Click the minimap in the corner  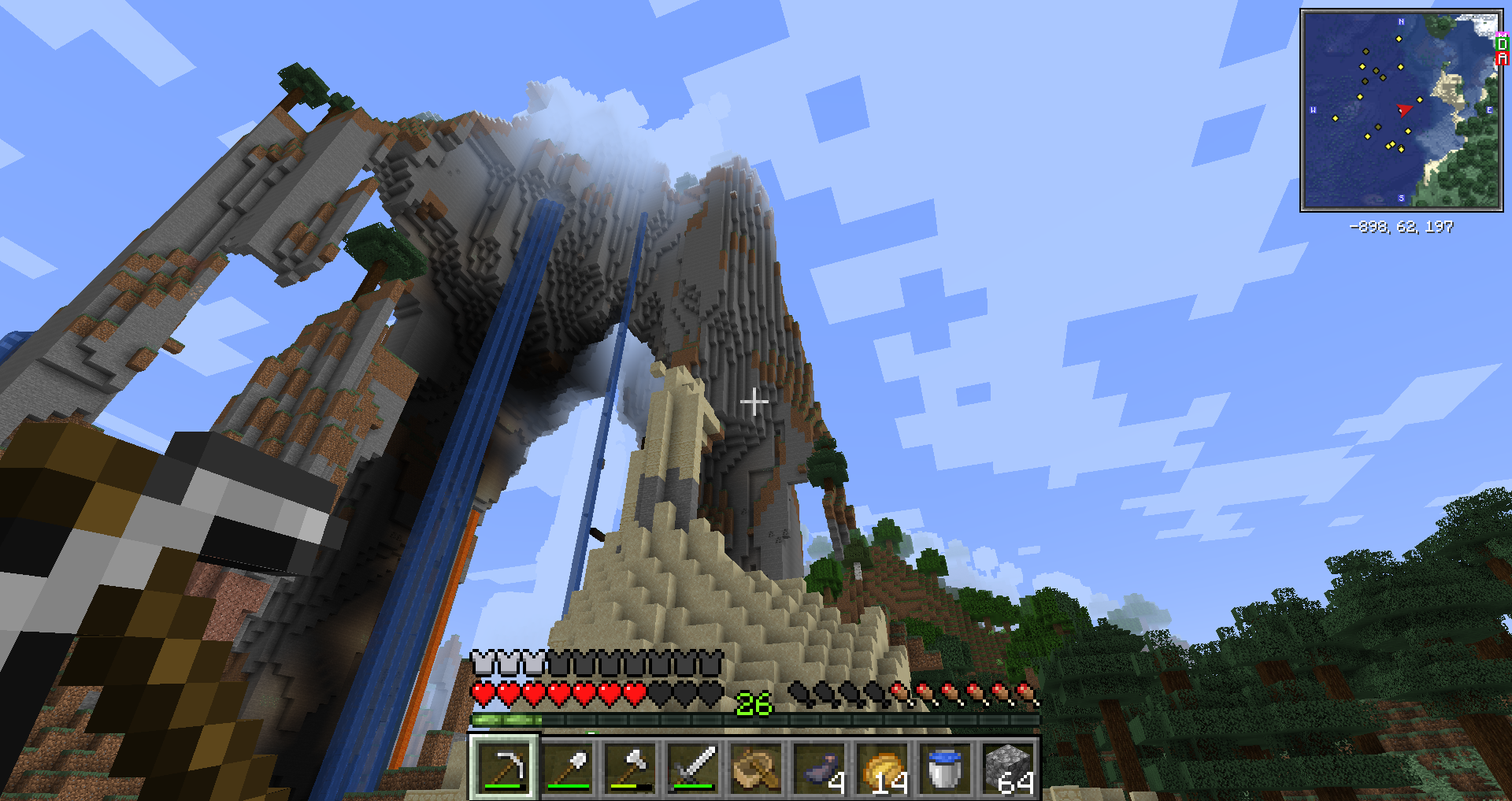tap(1400, 110)
